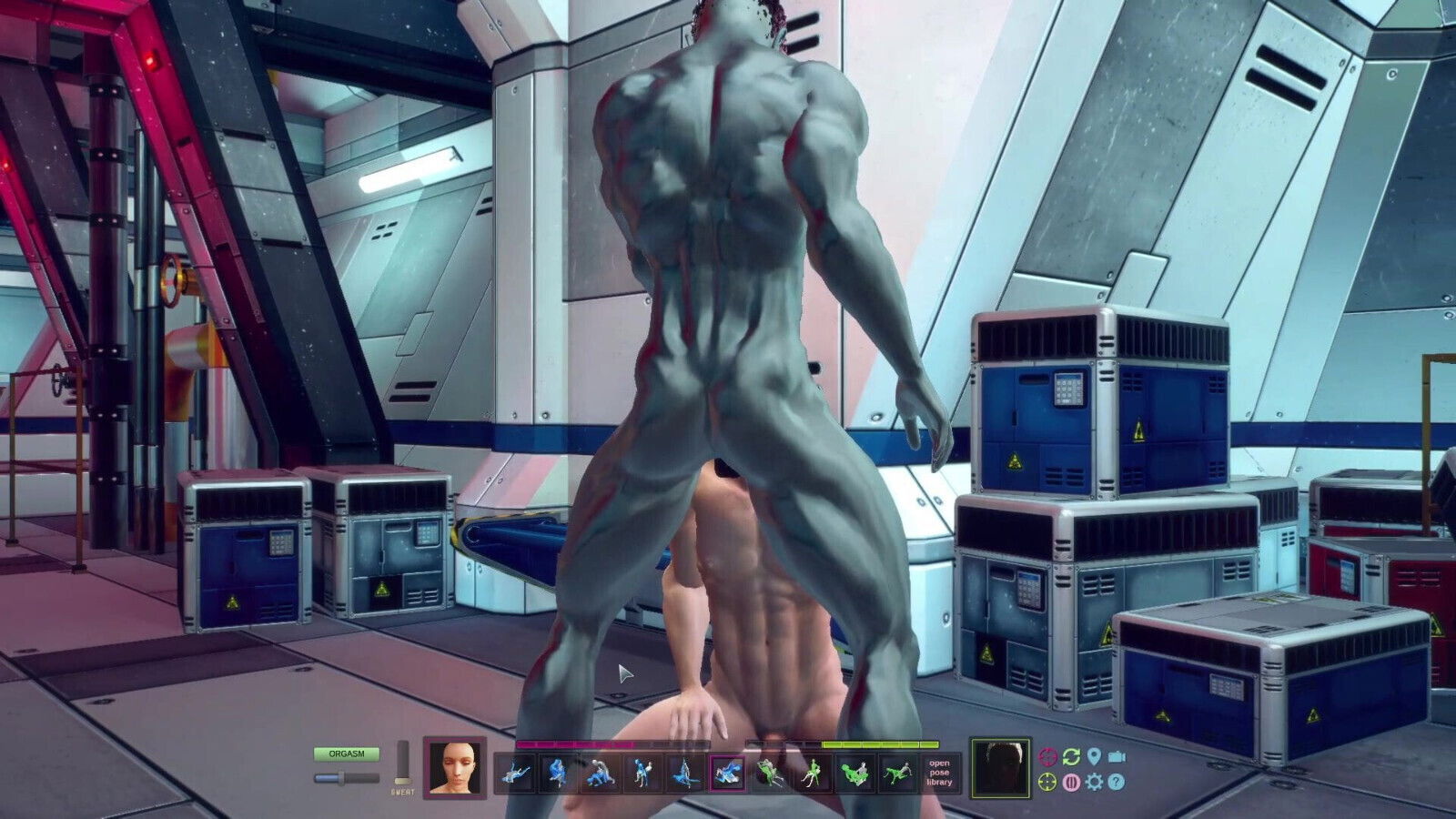Click the pink pause icon
Screen dimensions: 1456x819
pyautogui.click(x=1071, y=782)
